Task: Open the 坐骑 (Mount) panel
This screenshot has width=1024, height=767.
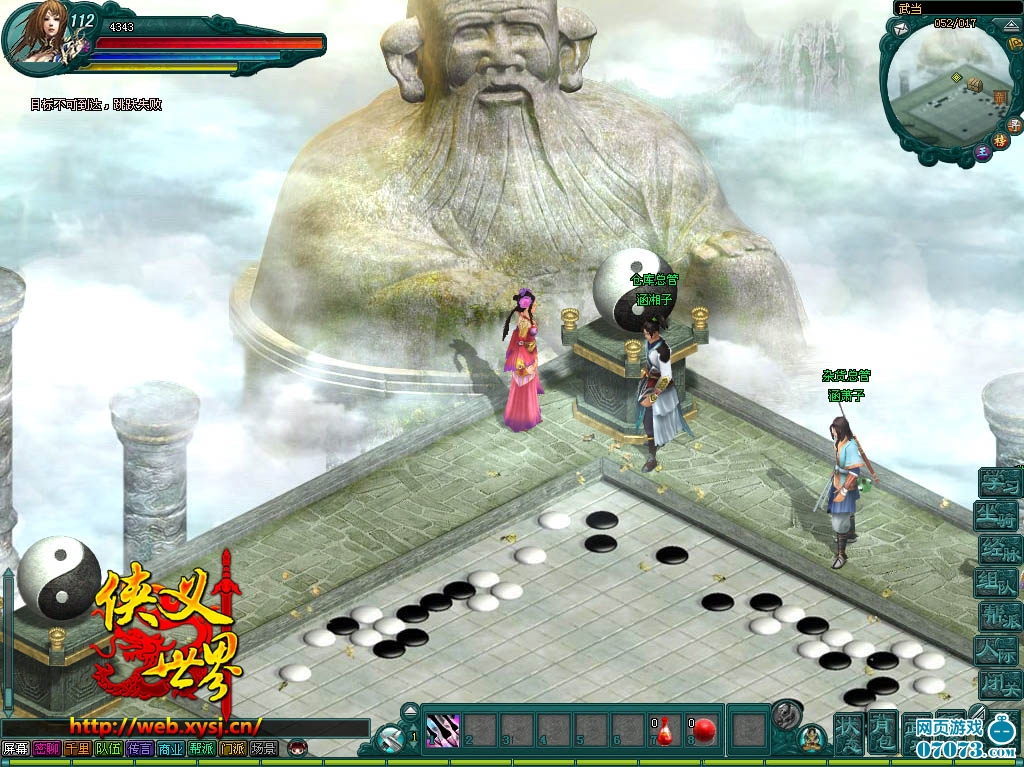Action: (x=999, y=516)
